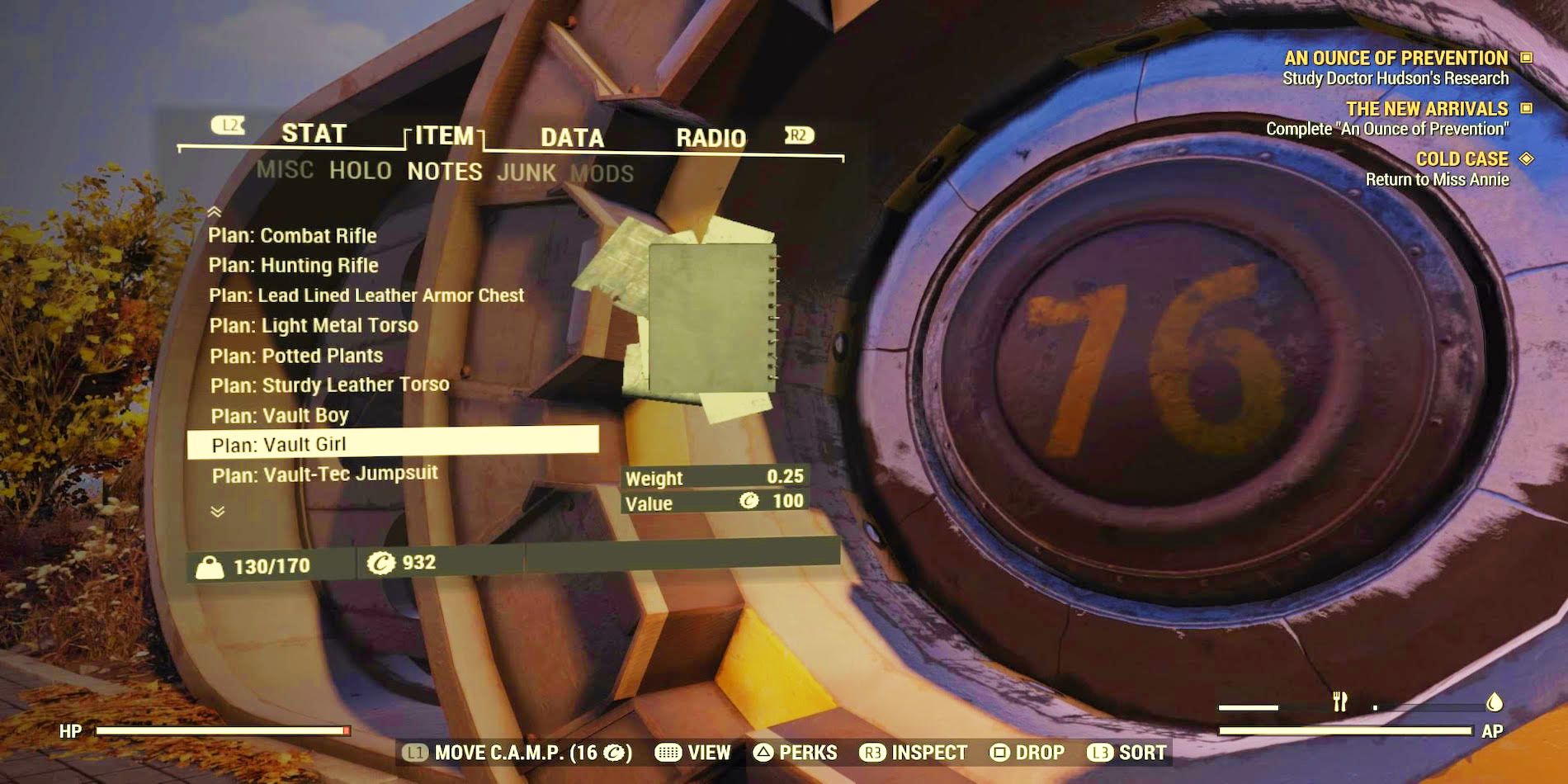Expand more notes with the double-down chevron
The width and height of the screenshot is (1568, 784).
216,512
